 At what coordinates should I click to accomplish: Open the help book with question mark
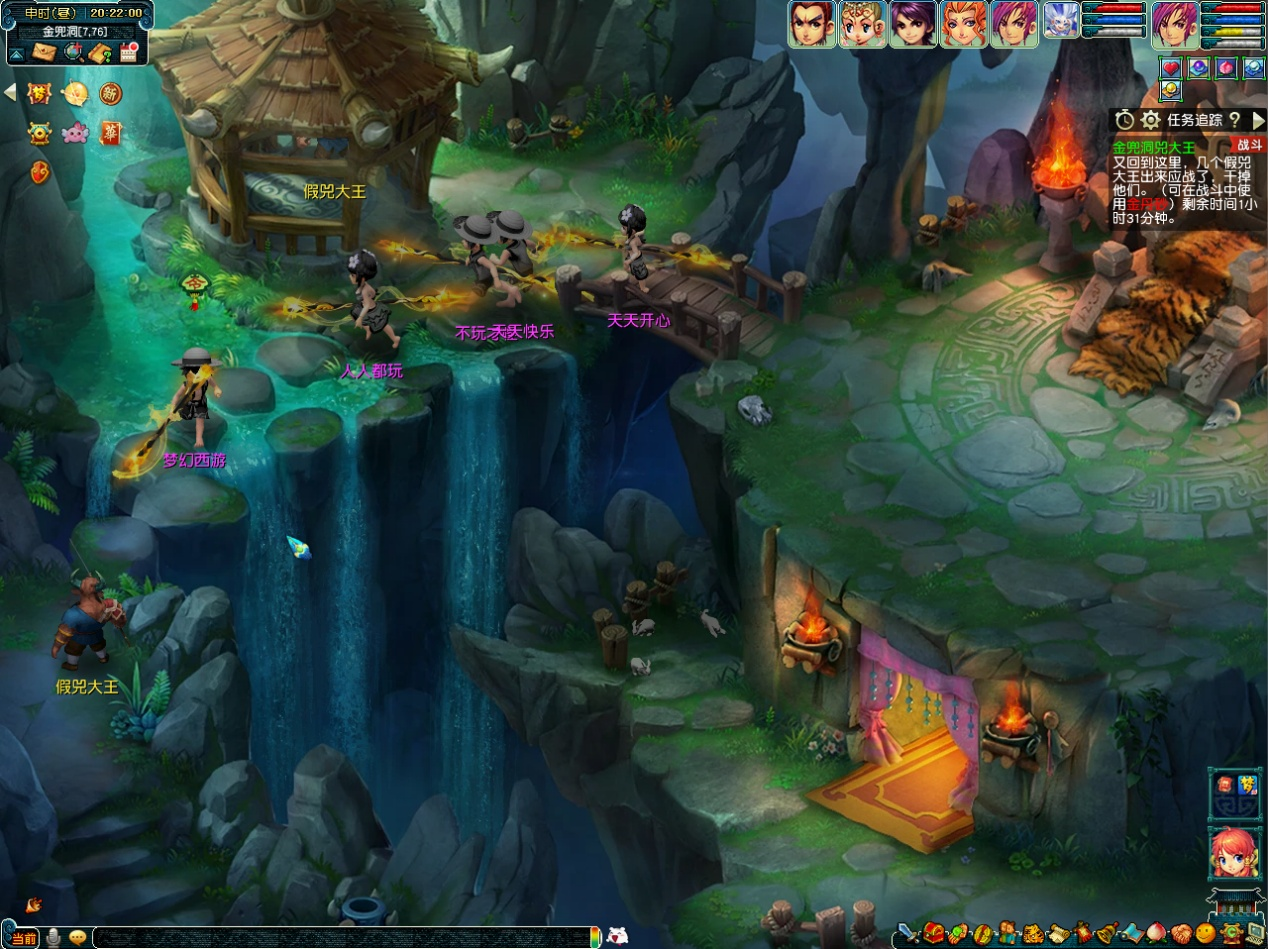[100, 52]
